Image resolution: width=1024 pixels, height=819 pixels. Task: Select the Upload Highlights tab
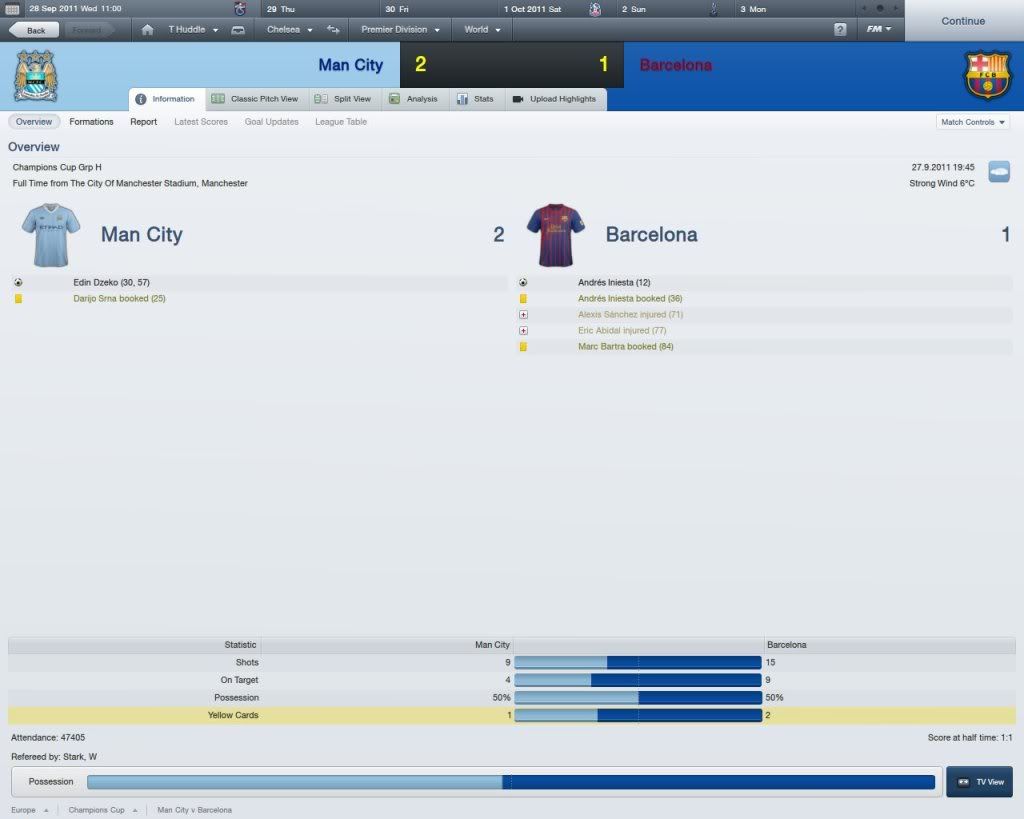(x=554, y=99)
